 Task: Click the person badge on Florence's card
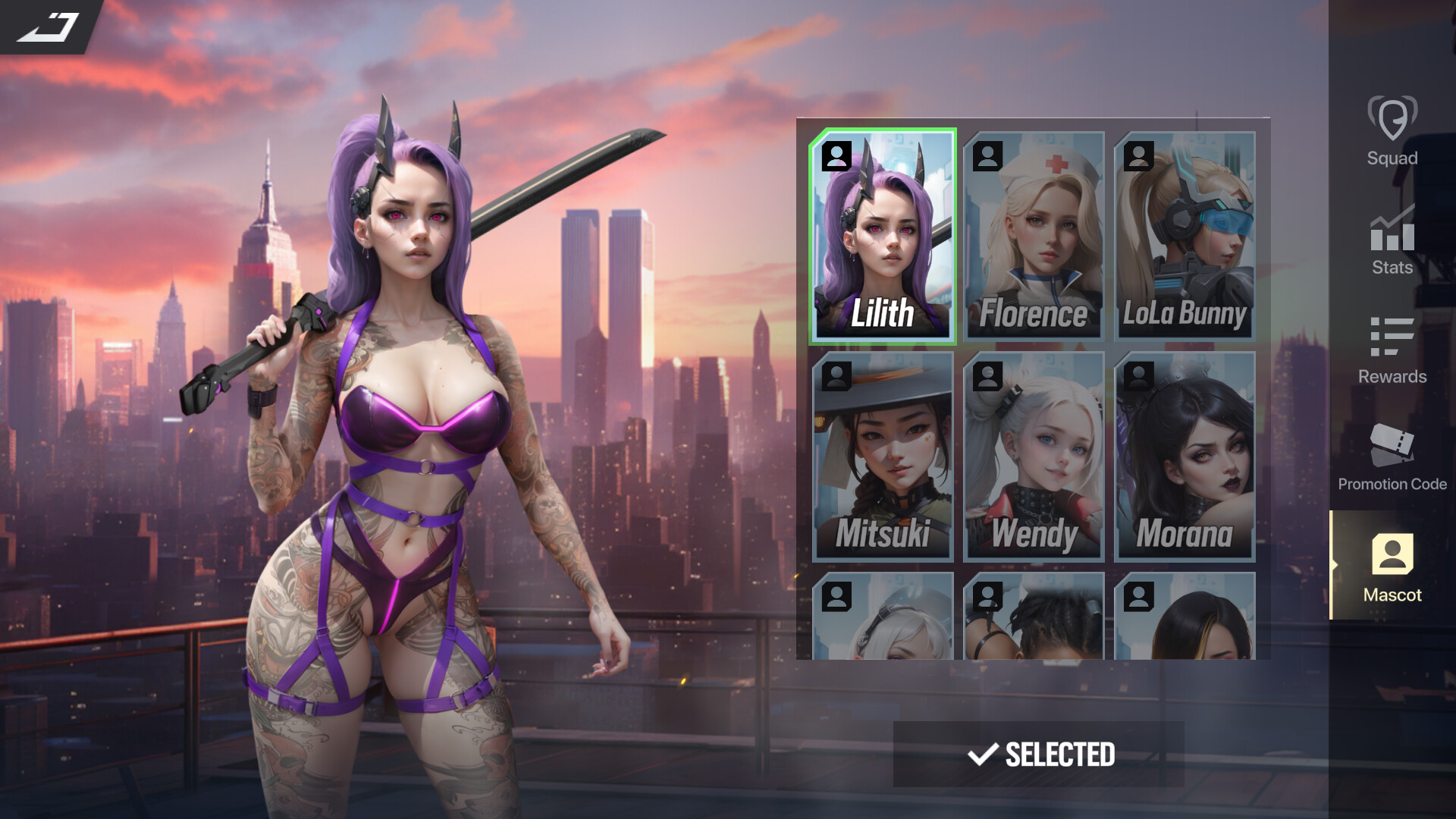click(x=988, y=155)
